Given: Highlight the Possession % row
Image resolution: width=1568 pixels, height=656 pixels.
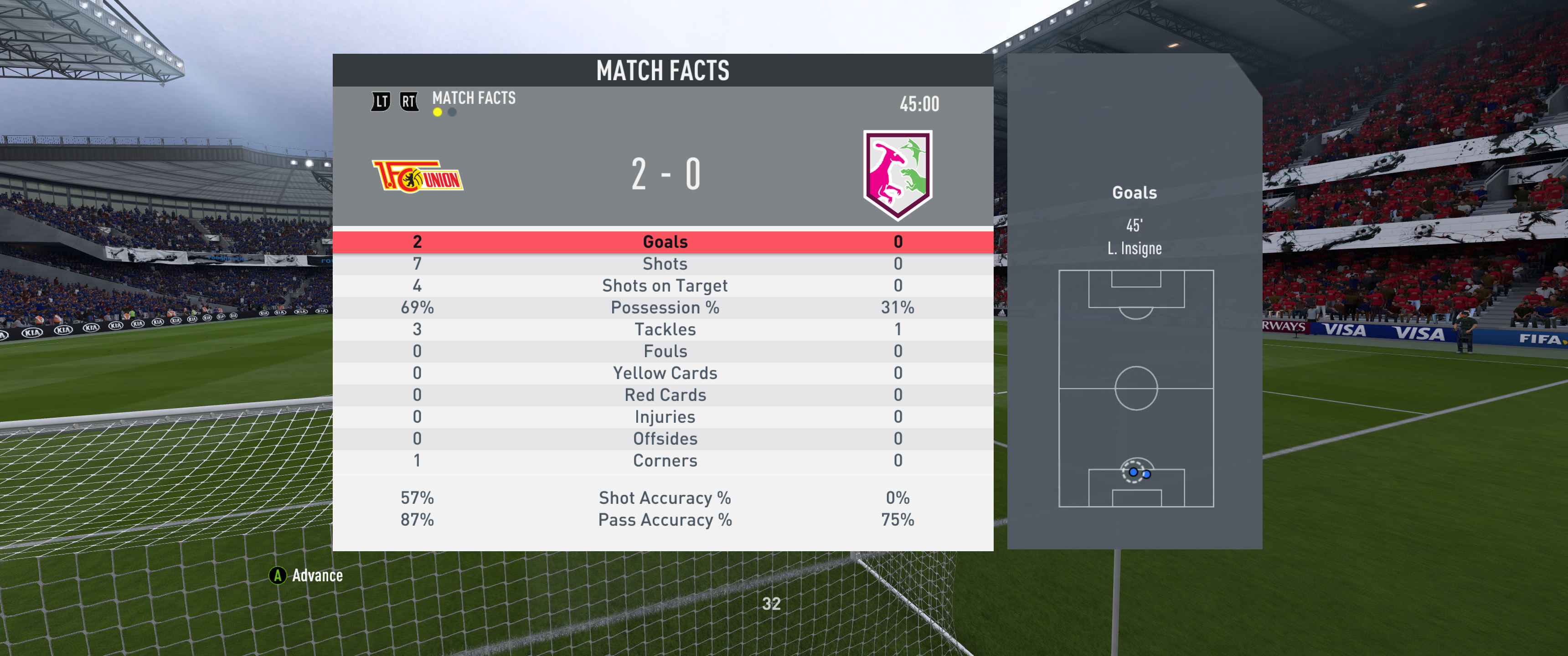Looking at the screenshot, I should tap(665, 307).
